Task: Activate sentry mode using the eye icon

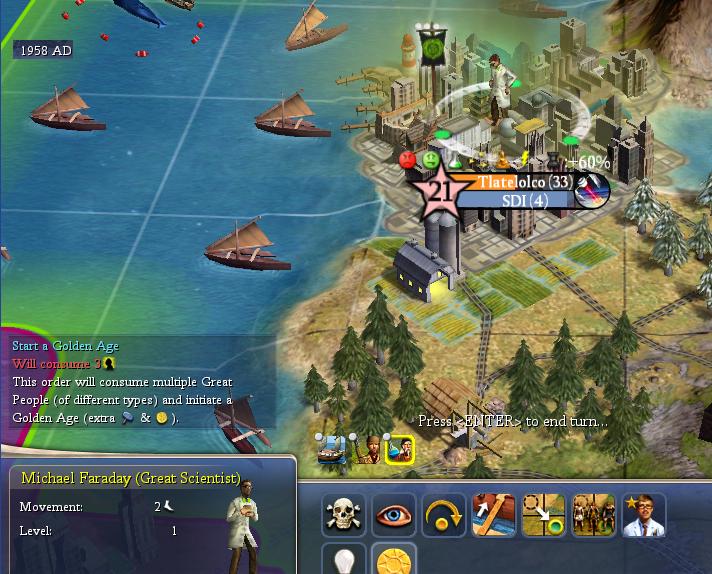Action: coord(394,516)
